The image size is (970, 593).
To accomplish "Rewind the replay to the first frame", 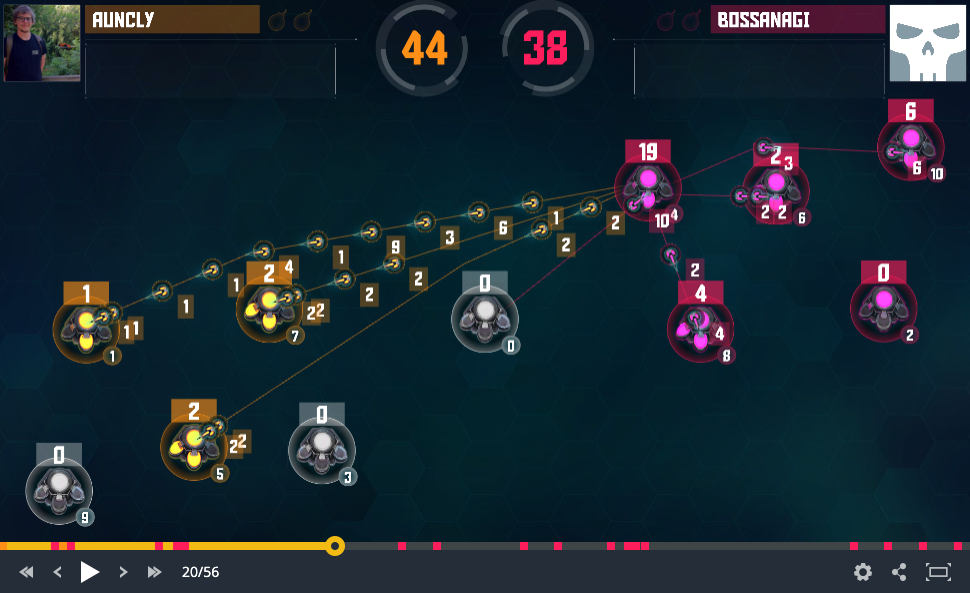I will click(x=27, y=572).
